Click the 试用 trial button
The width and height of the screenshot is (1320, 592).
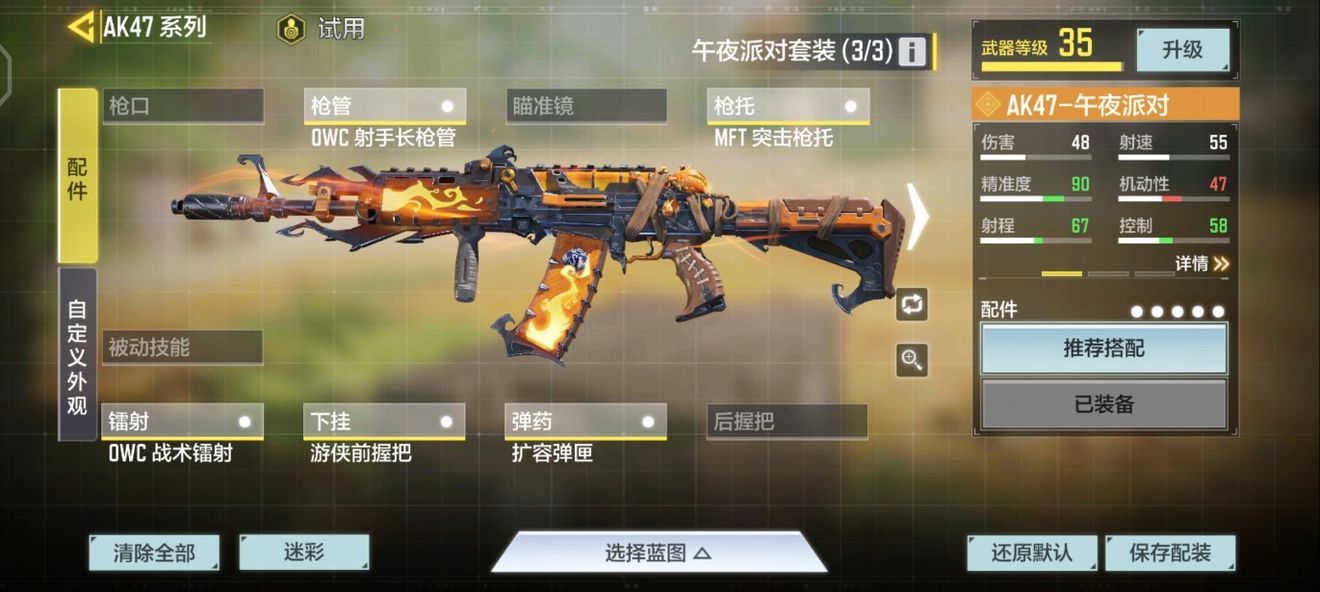tap(321, 29)
